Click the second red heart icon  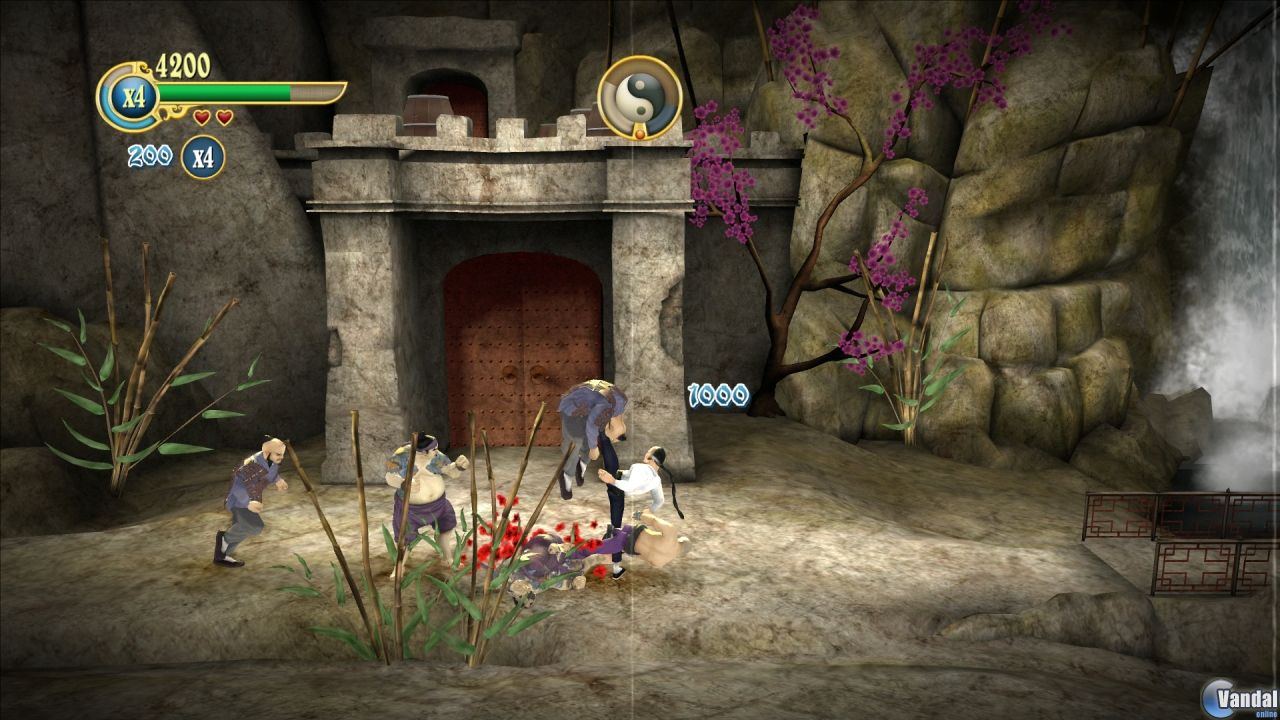pos(222,118)
